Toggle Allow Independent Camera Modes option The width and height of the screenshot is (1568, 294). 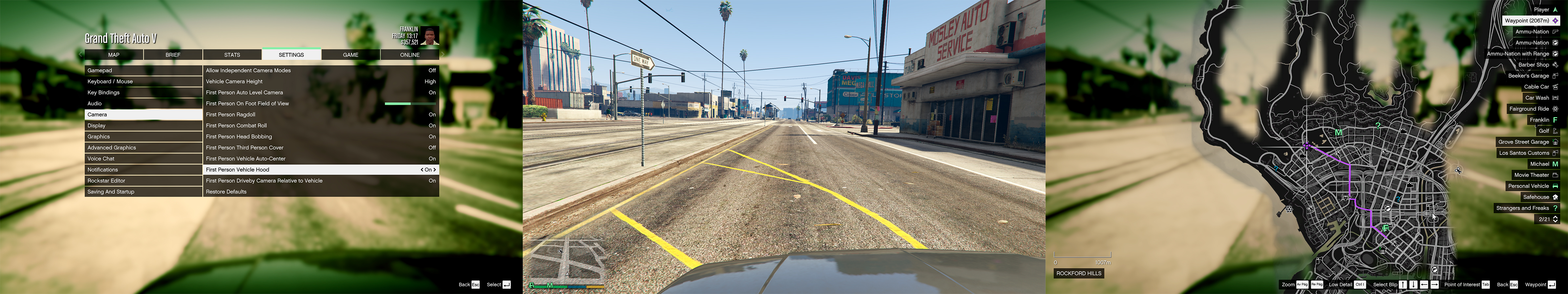[320, 71]
